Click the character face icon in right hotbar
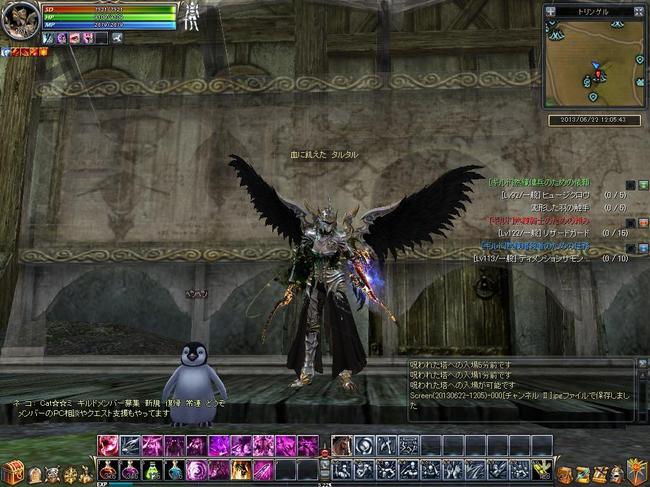This screenshot has width=650, height=487. pos(342,445)
